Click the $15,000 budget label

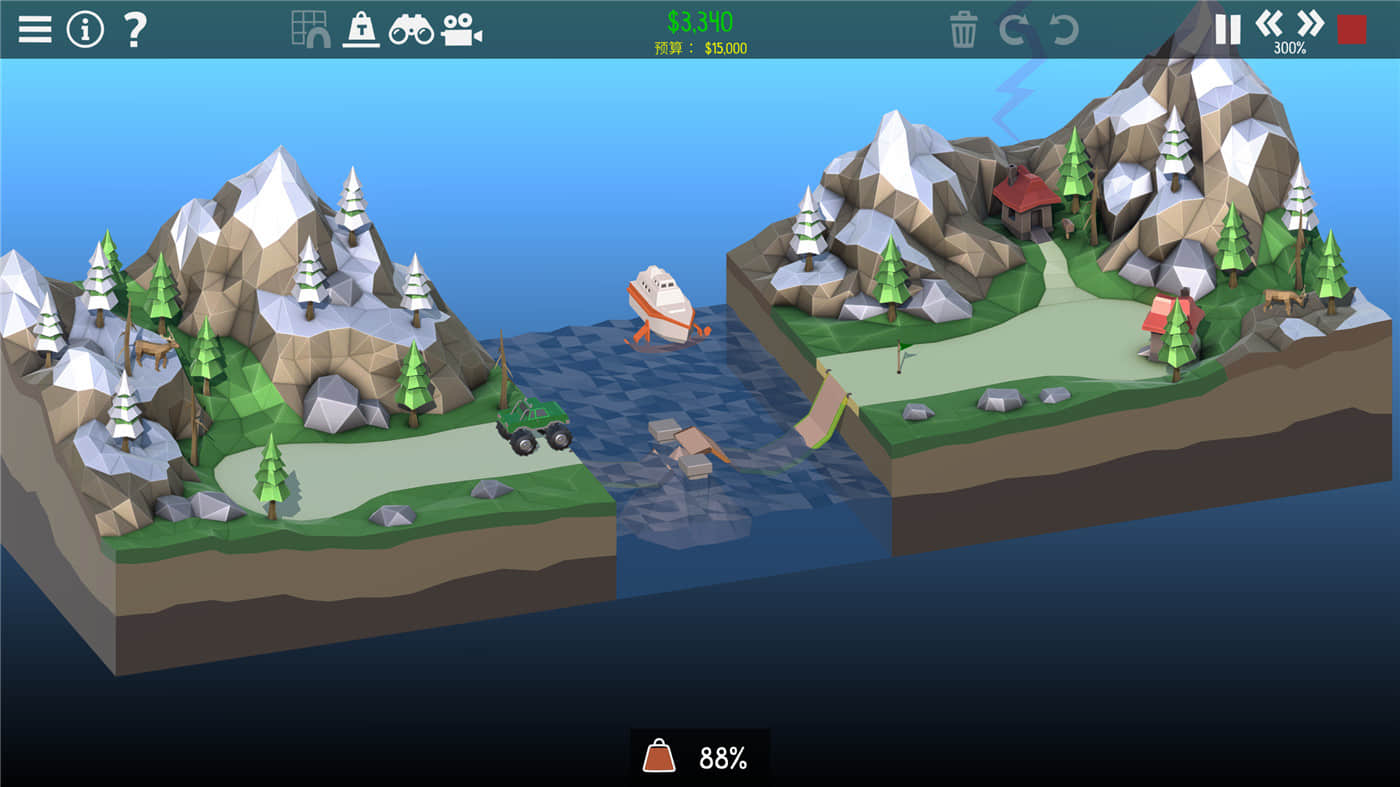point(700,45)
